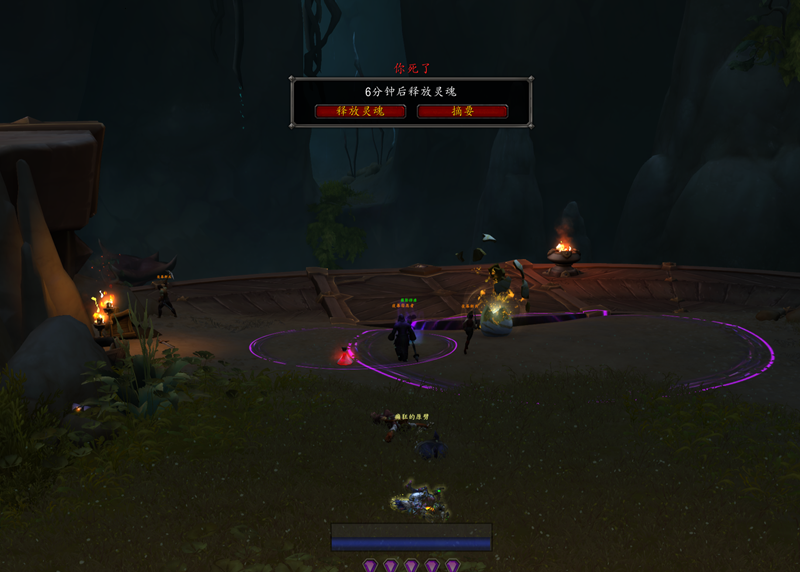Screen dimensions: 800x572
Task: Open the 摘要 death recap
Action: (x=462, y=111)
